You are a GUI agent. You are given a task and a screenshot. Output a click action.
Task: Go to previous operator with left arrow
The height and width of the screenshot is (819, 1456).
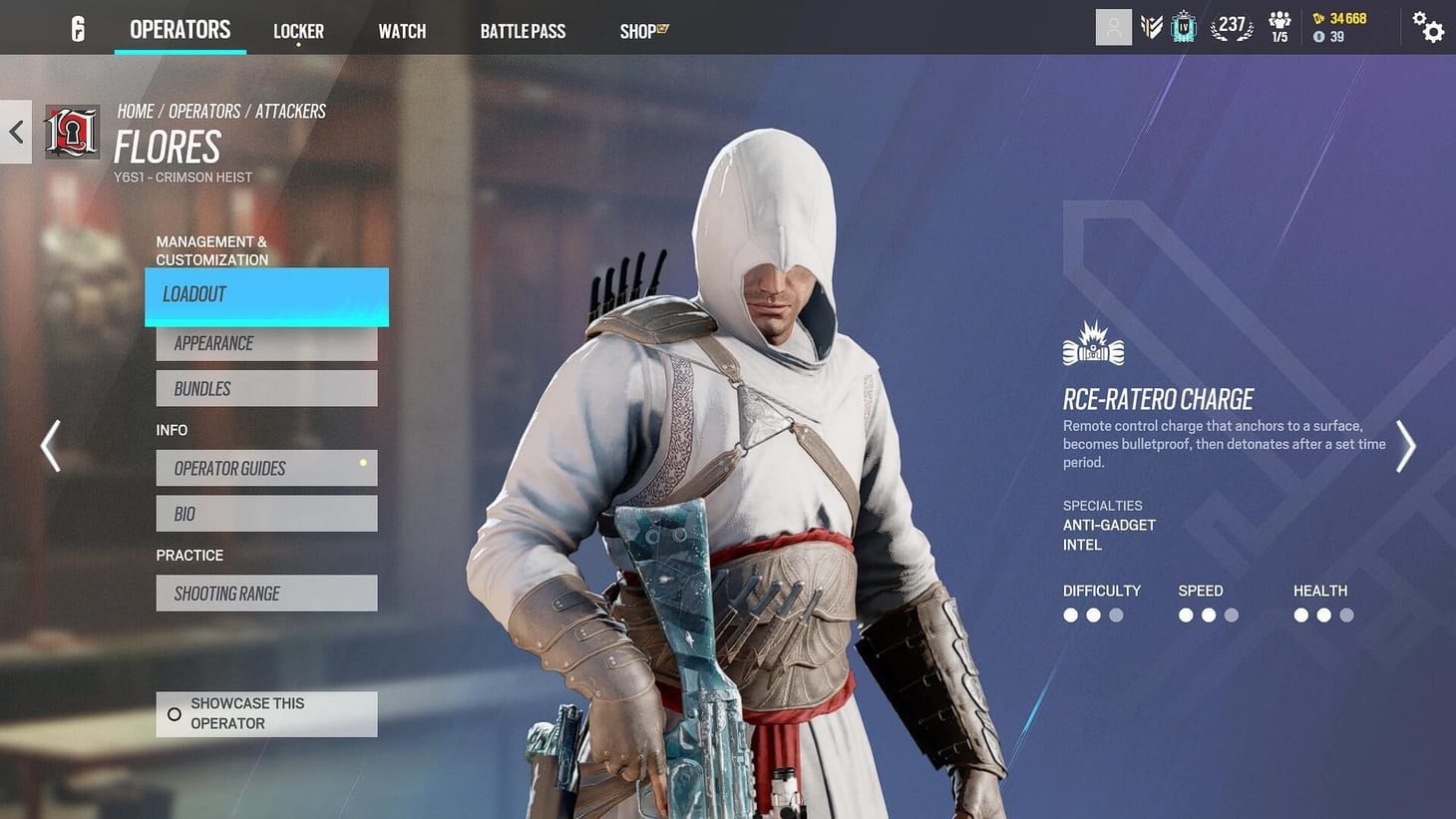pos(50,446)
